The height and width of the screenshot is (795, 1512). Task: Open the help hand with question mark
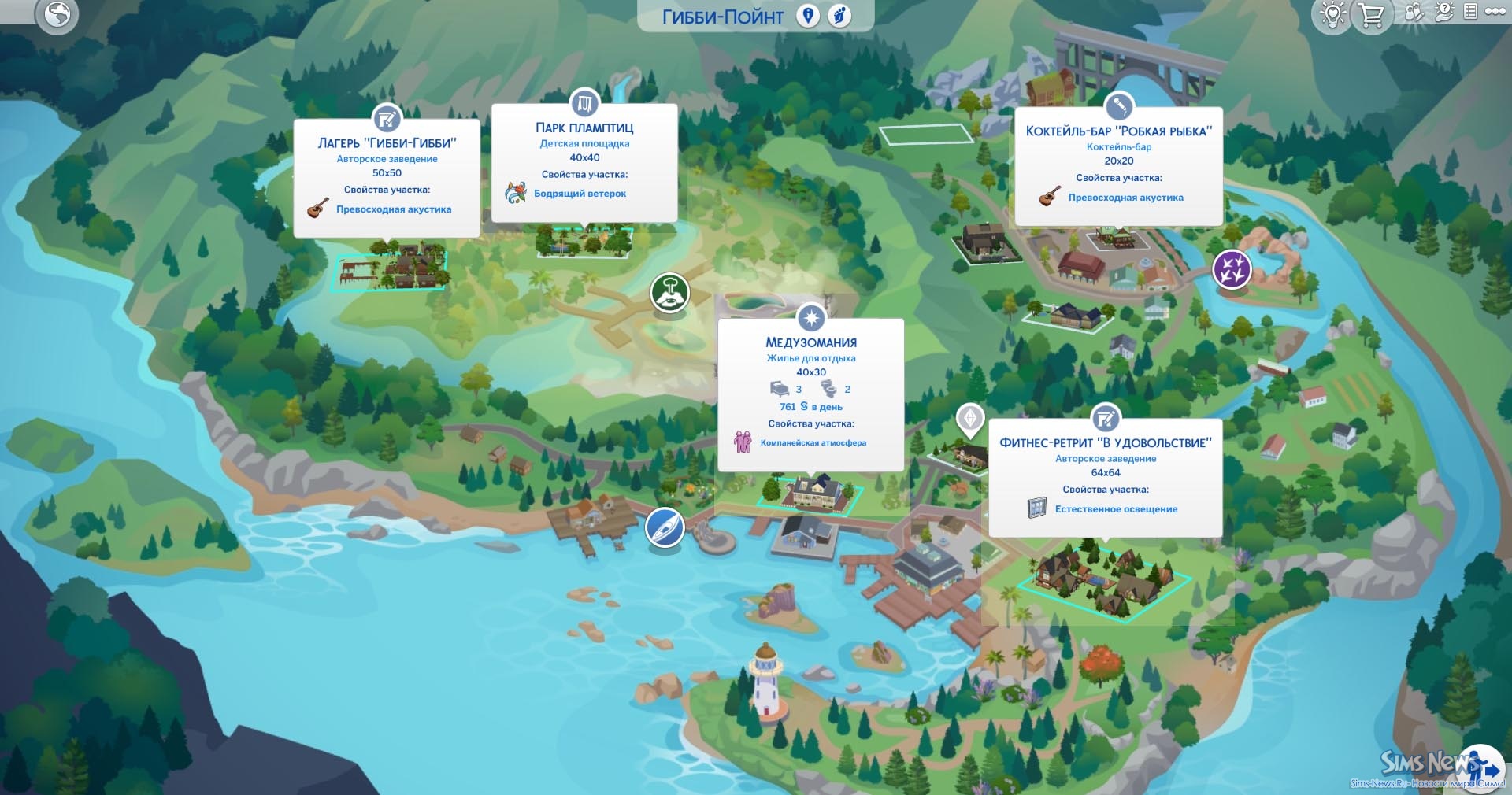tap(1443, 13)
